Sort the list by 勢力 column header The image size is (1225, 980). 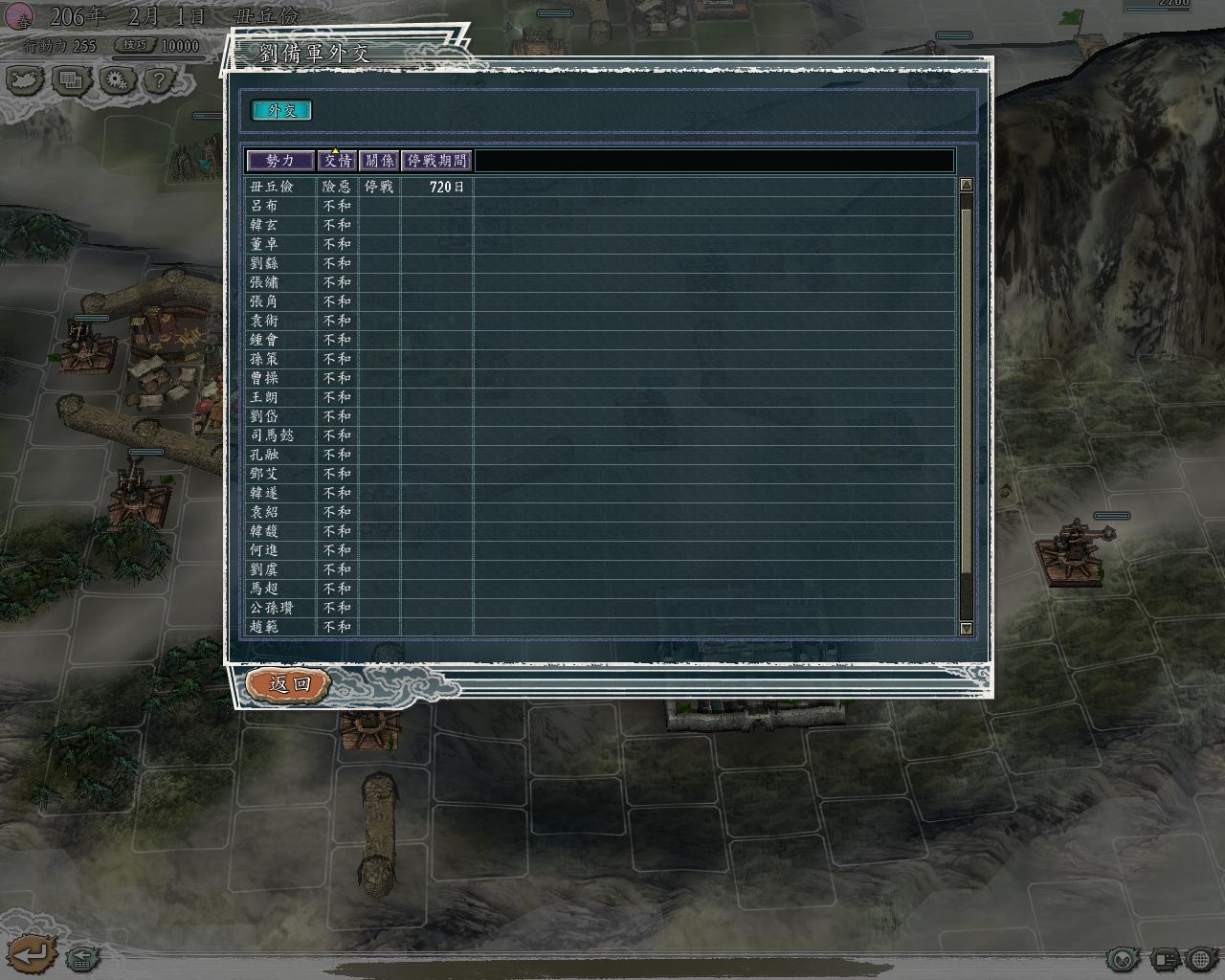click(280, 161)
